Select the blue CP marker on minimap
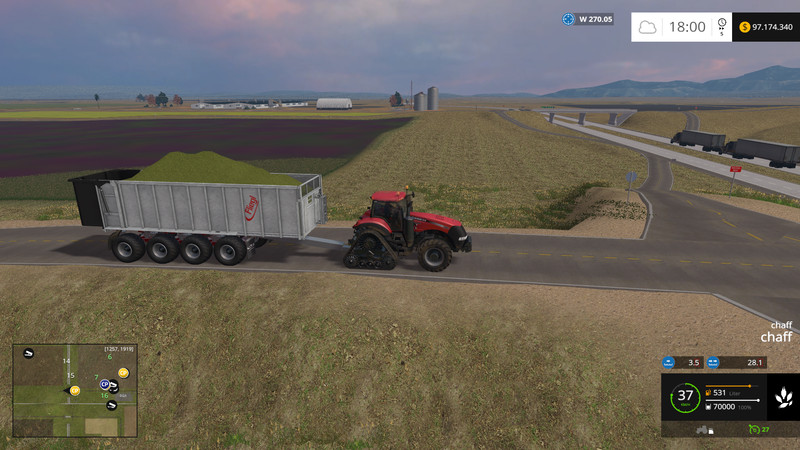This screenshot has height=450, width=800. 103,384
